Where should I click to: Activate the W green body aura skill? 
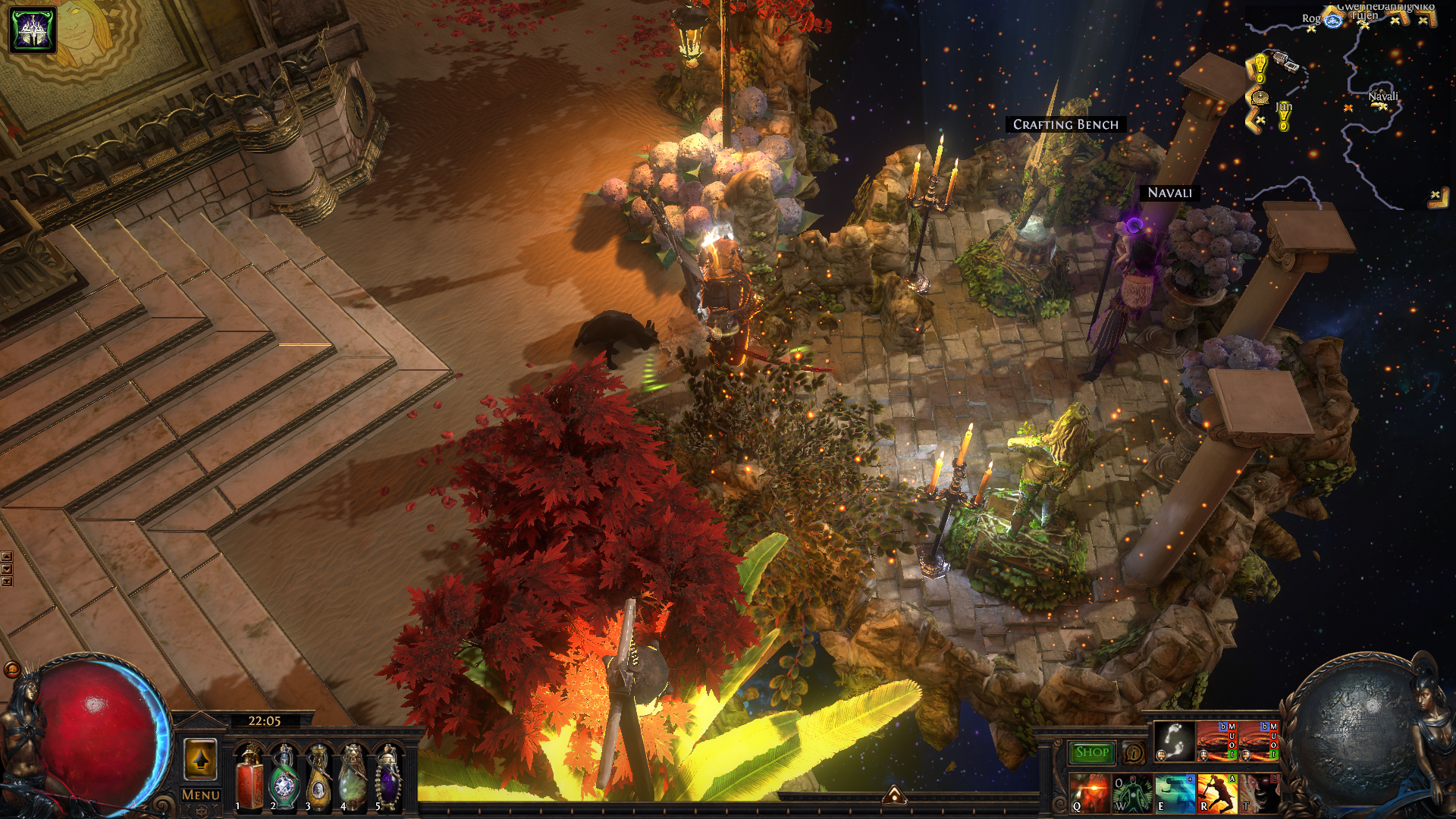1131,792
